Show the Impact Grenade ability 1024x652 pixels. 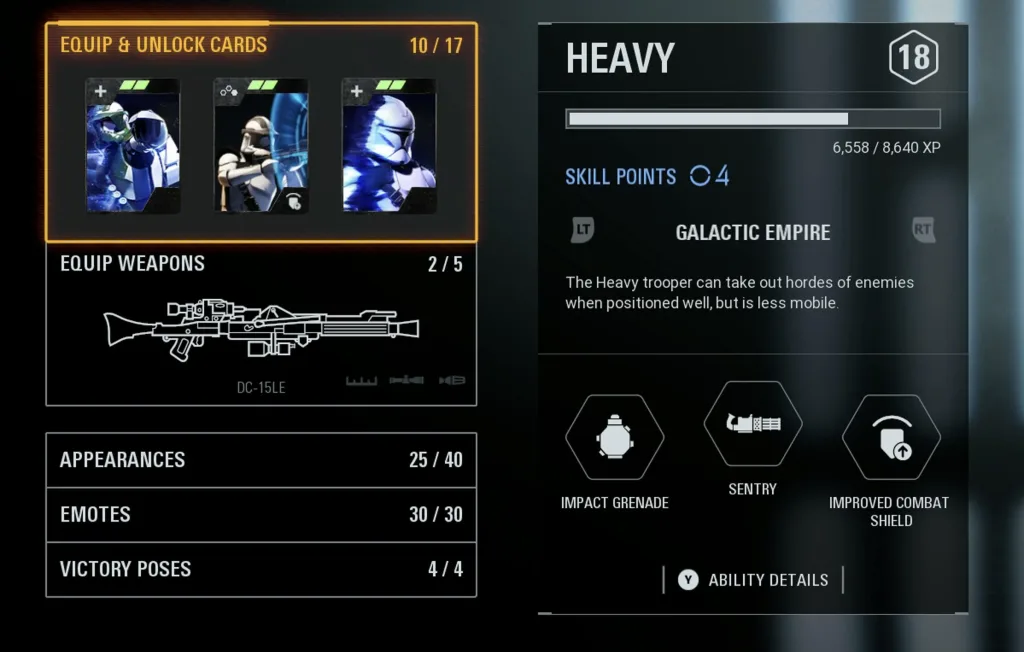[614, 437]
